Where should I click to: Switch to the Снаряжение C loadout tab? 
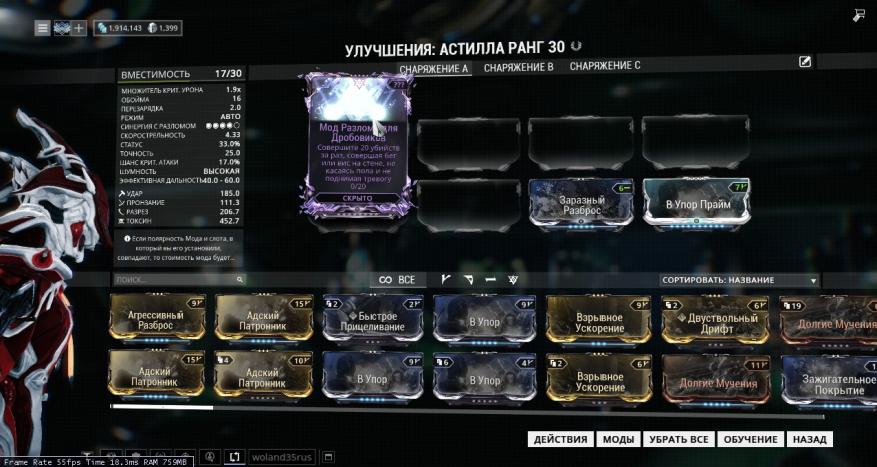pyautogui.click(x=605, y=66)
